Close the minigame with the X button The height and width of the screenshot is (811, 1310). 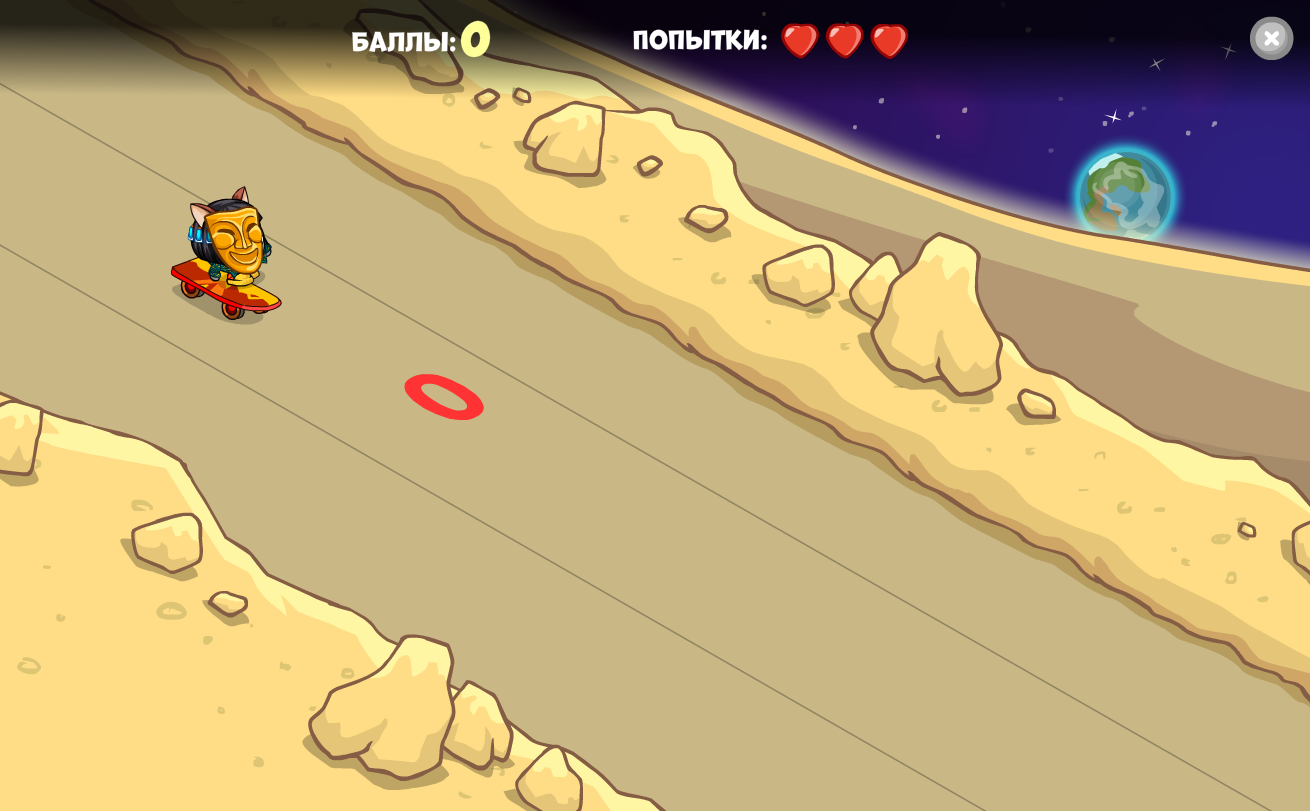coord(1271,39)
